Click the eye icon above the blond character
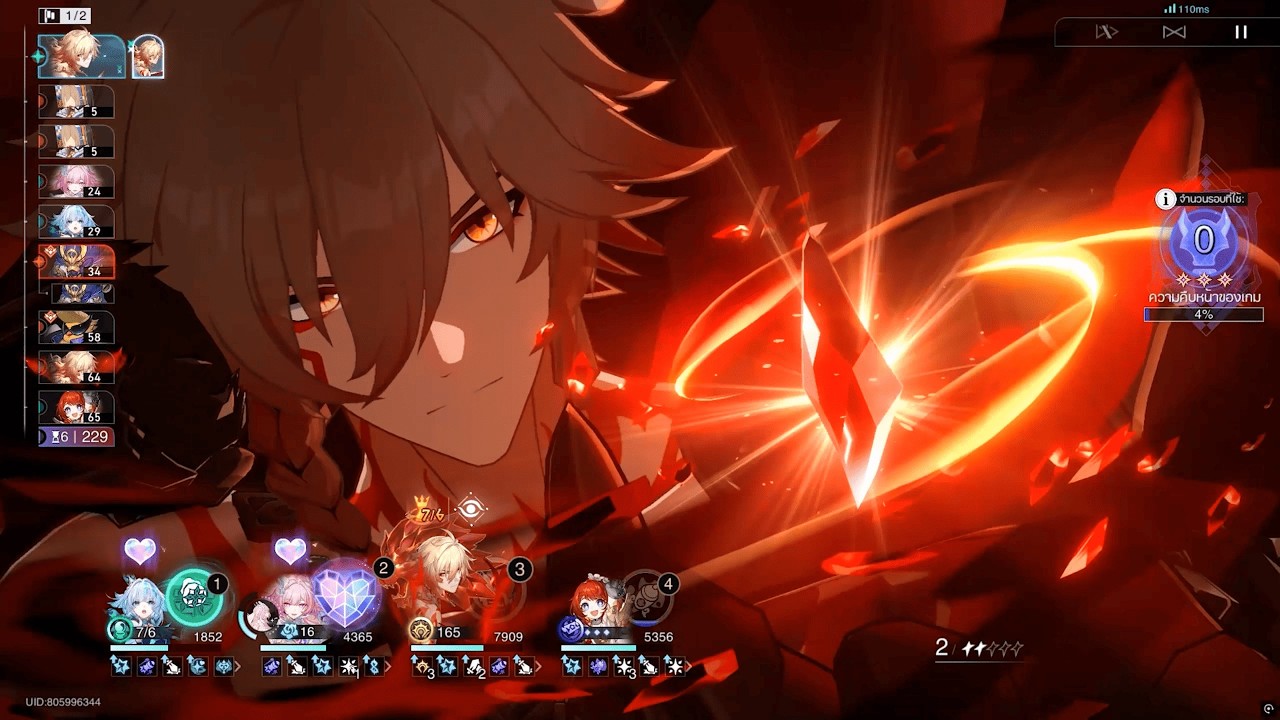The width and height of the screenshot is (1280, 720). pos(470,510)
